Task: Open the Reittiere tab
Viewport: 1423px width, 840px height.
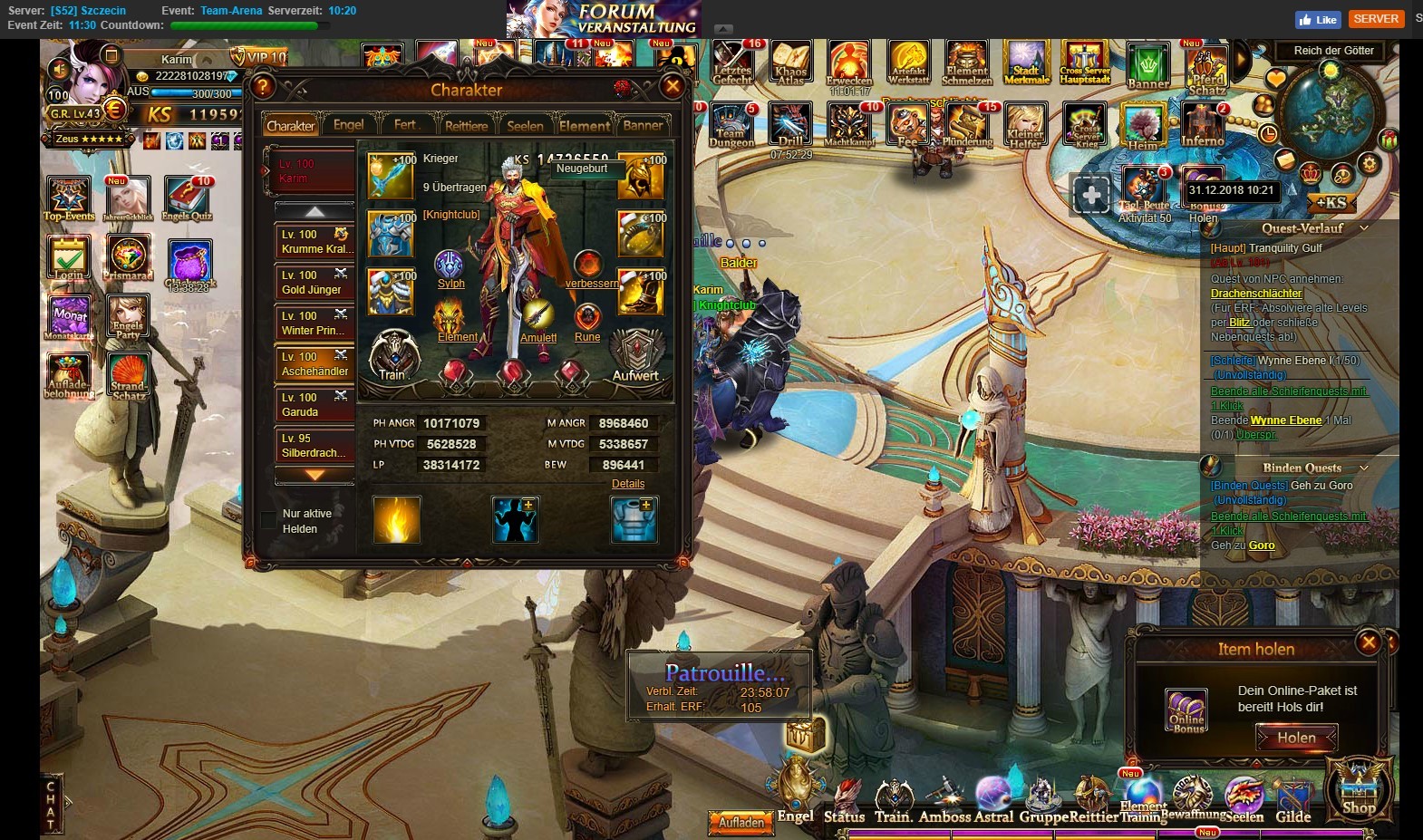Action: coord(466,125)
